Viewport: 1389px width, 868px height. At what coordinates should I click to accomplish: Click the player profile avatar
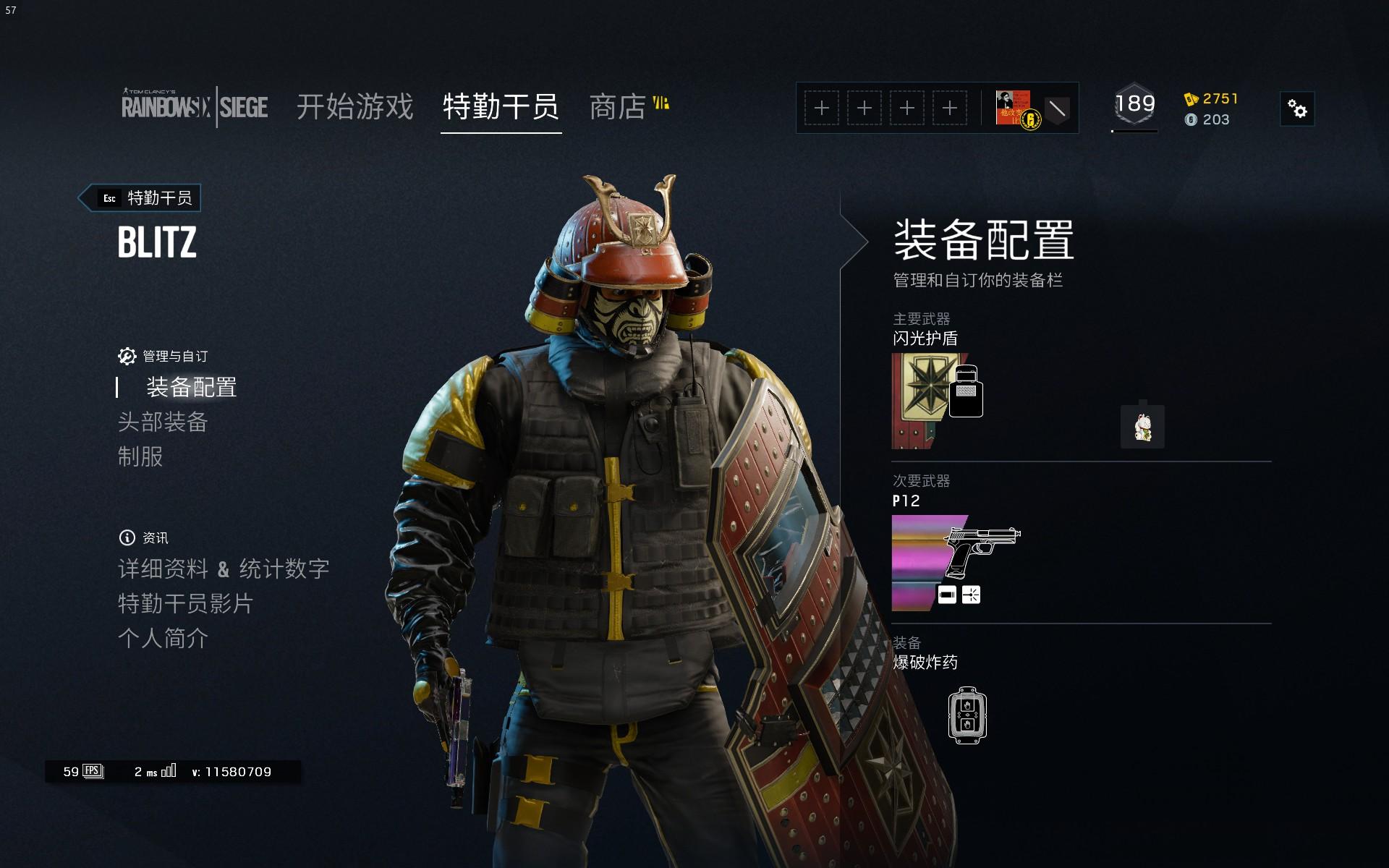click(1013, 108)
